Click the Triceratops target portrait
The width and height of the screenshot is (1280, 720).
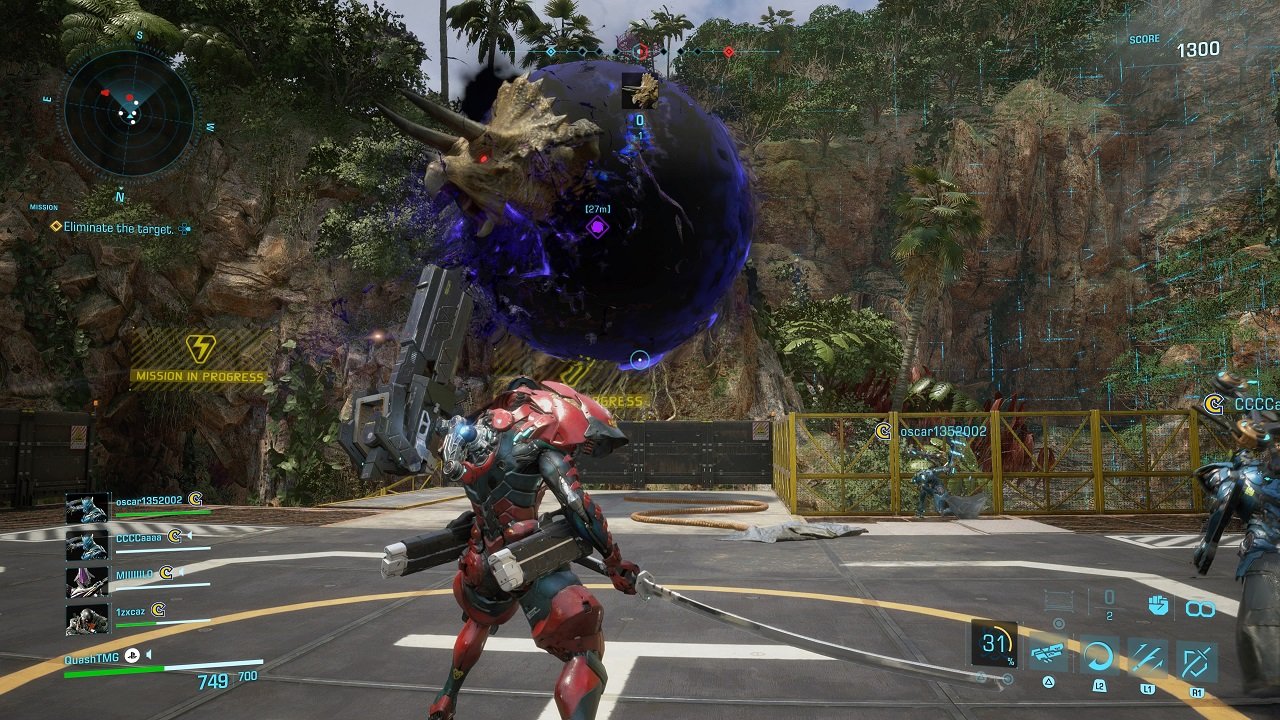(640, 90)
